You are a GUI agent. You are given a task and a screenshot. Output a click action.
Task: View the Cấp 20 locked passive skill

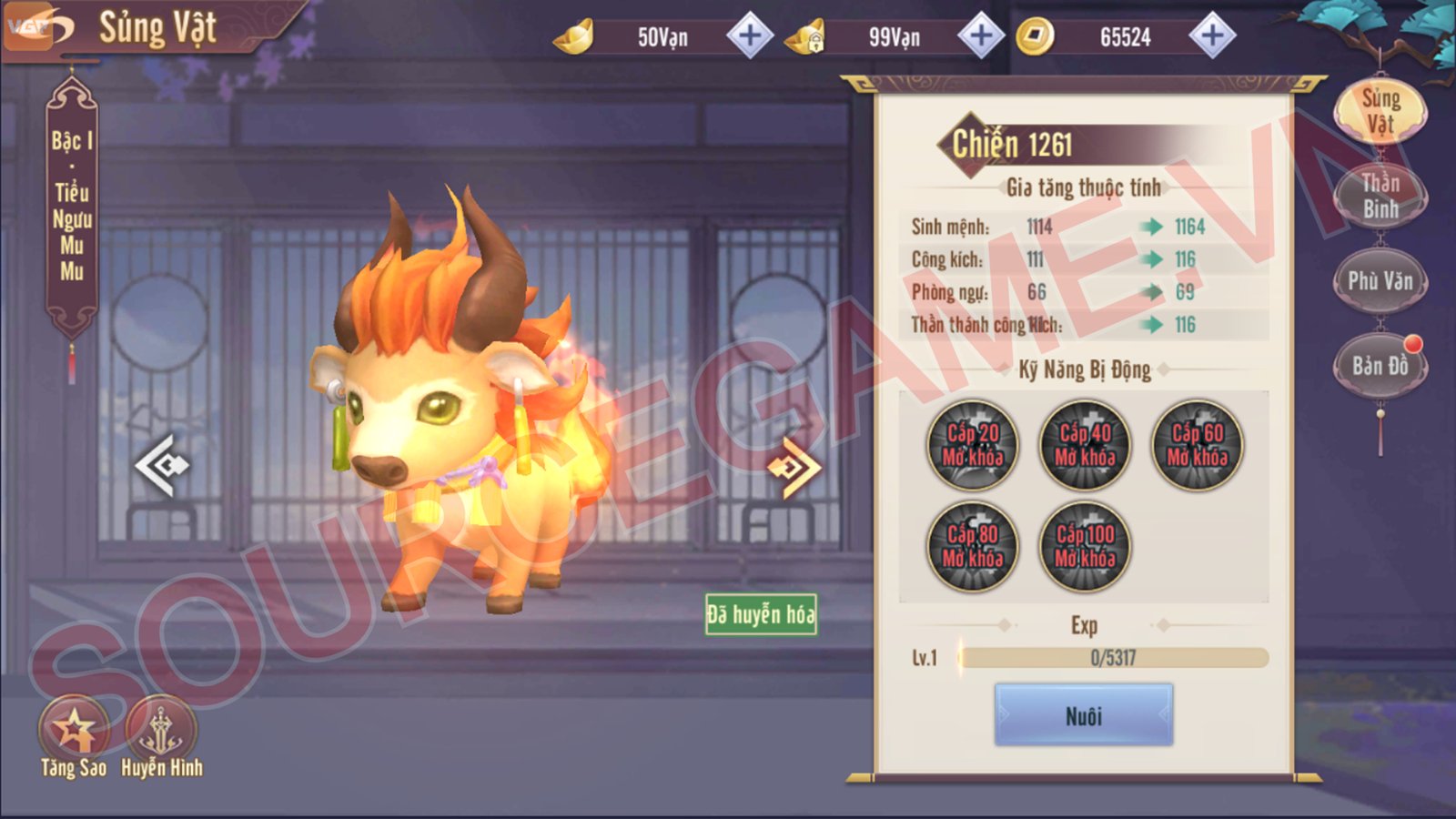coord(972,445)
